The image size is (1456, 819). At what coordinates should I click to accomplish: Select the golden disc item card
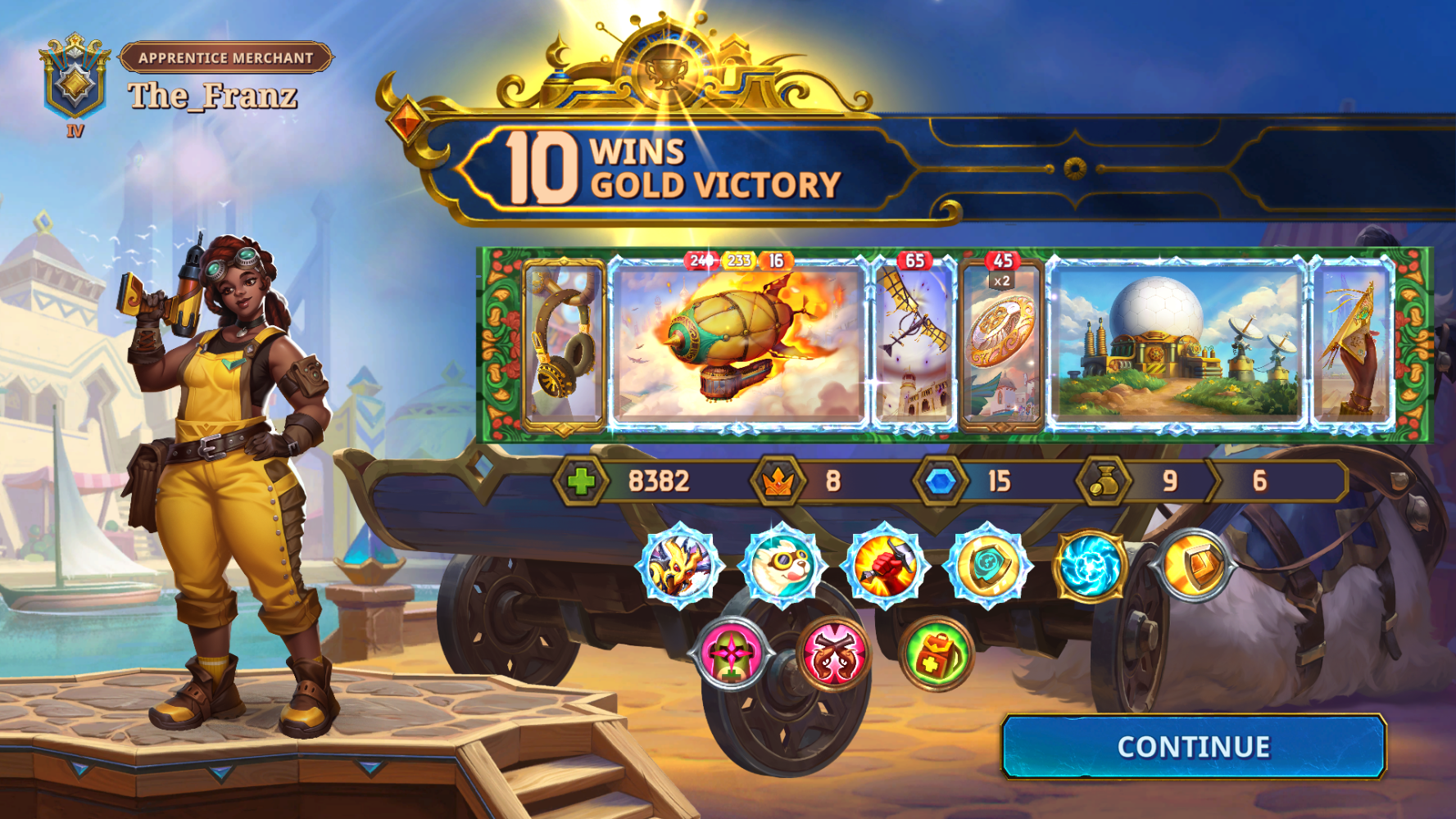1001,346
